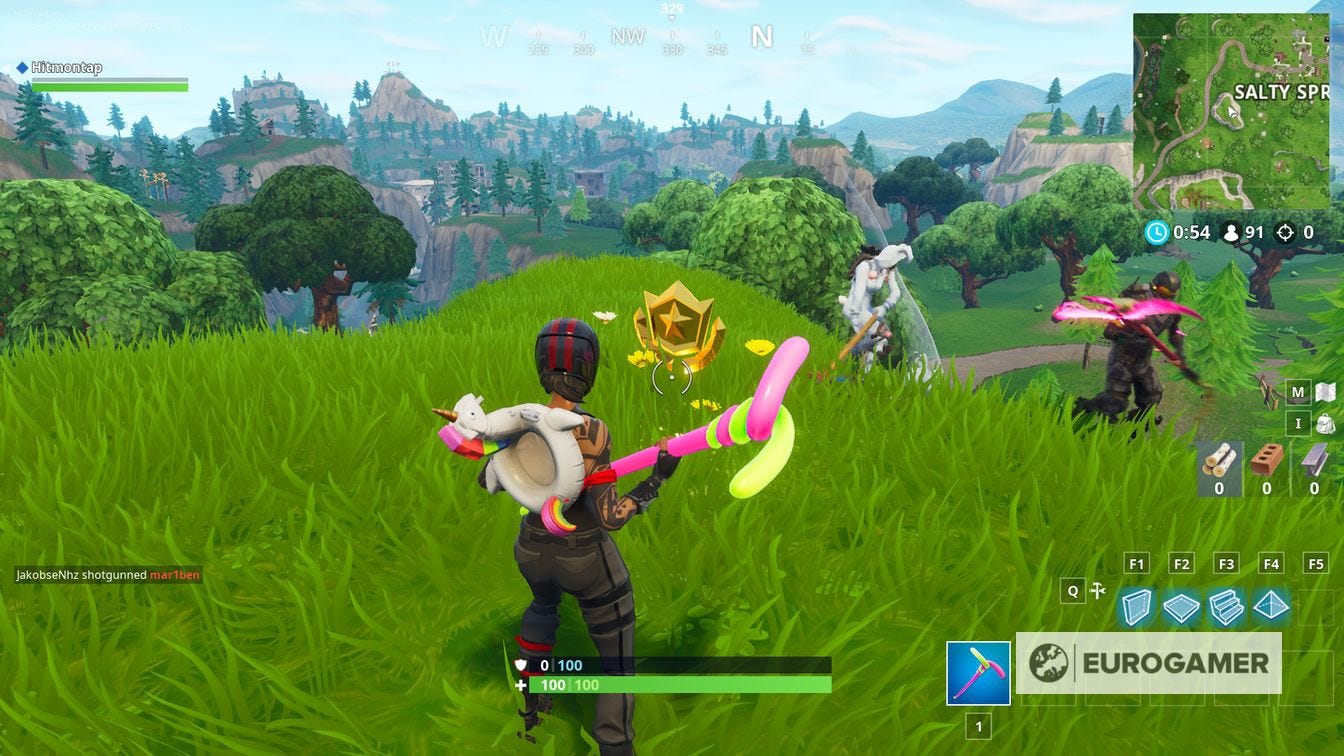Open the map via the M key icon
This screenshot has height=756, width=1344.
(1296, 391)
